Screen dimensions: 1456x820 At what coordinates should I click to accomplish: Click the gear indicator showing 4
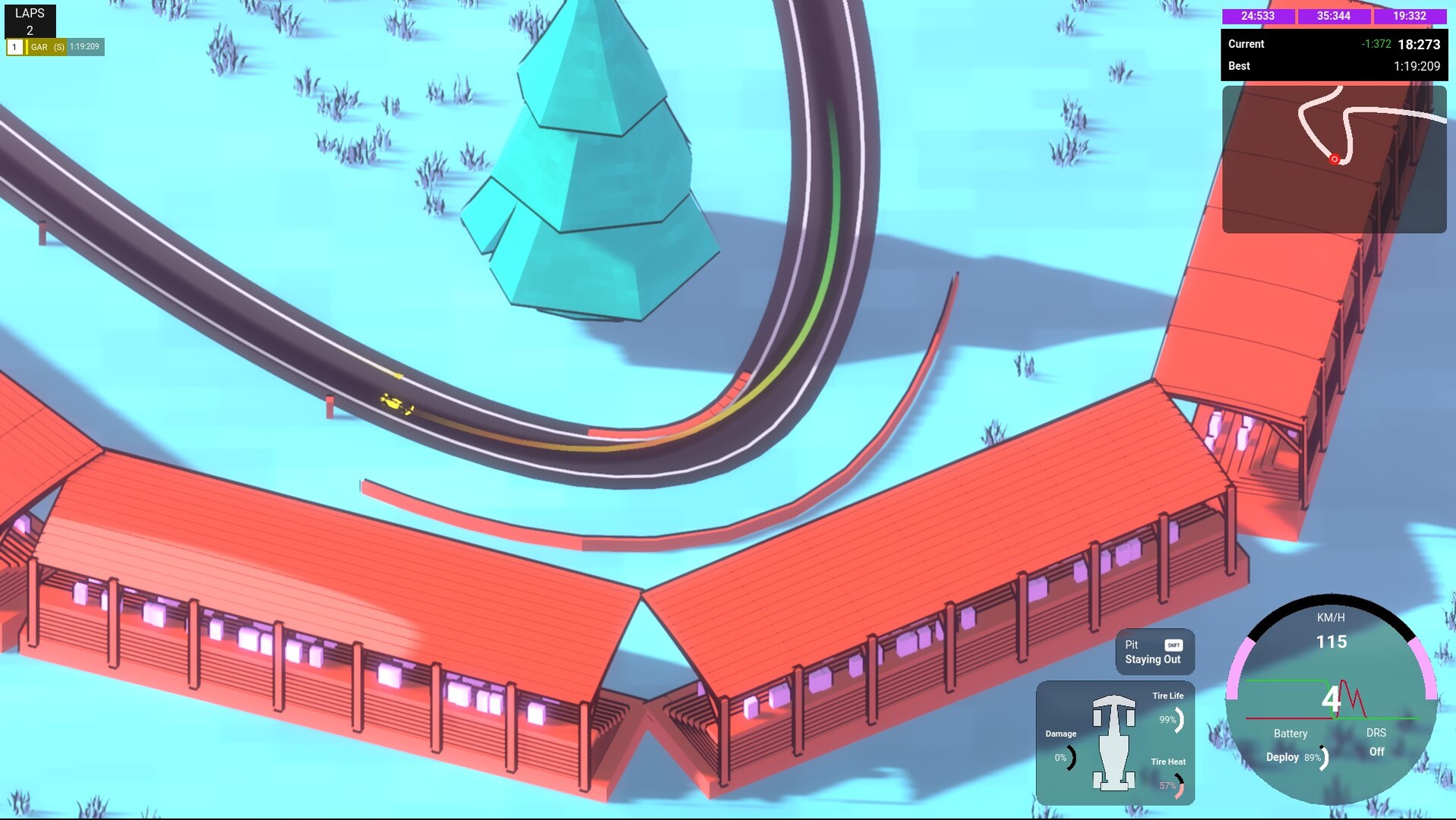click(1332, 699)
